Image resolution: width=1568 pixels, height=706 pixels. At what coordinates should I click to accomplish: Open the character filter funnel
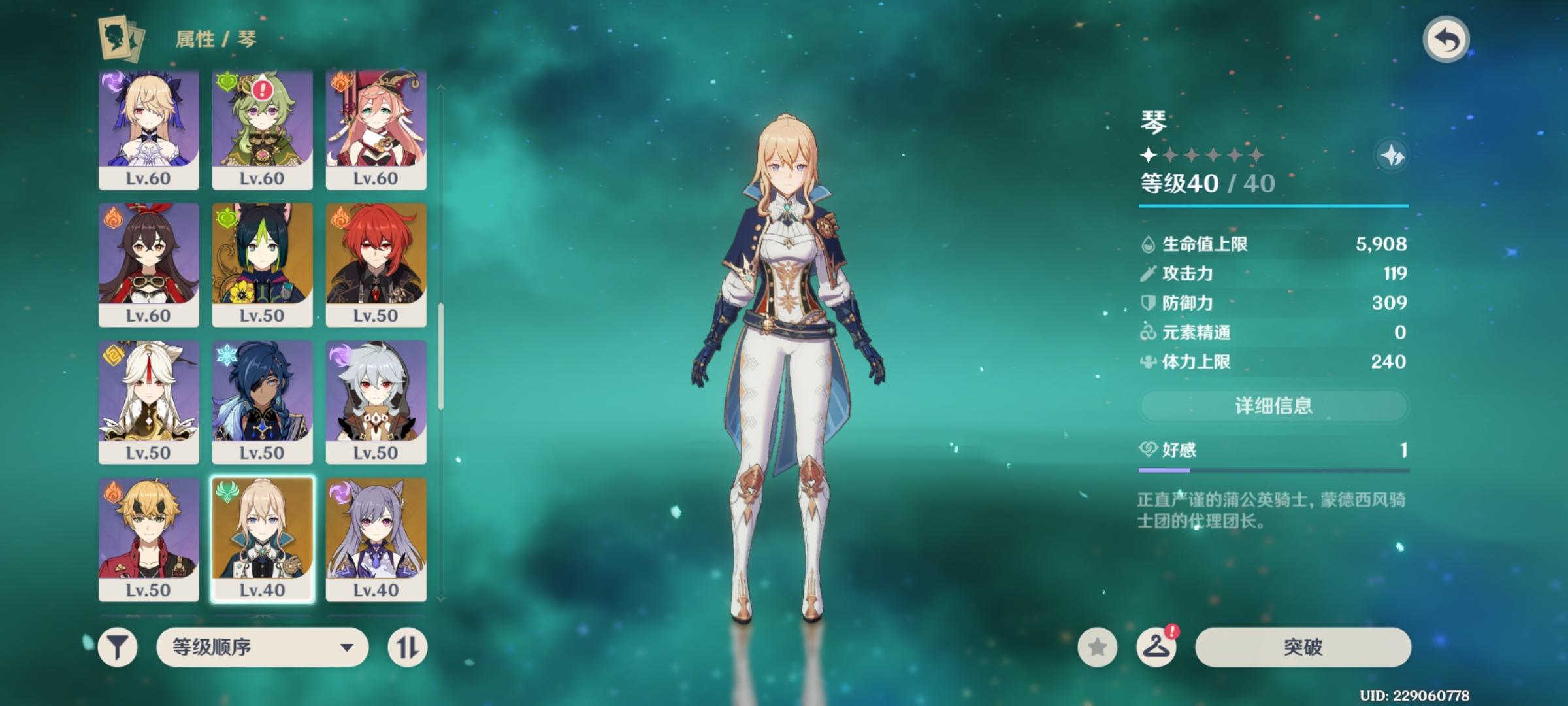(118, 647)
